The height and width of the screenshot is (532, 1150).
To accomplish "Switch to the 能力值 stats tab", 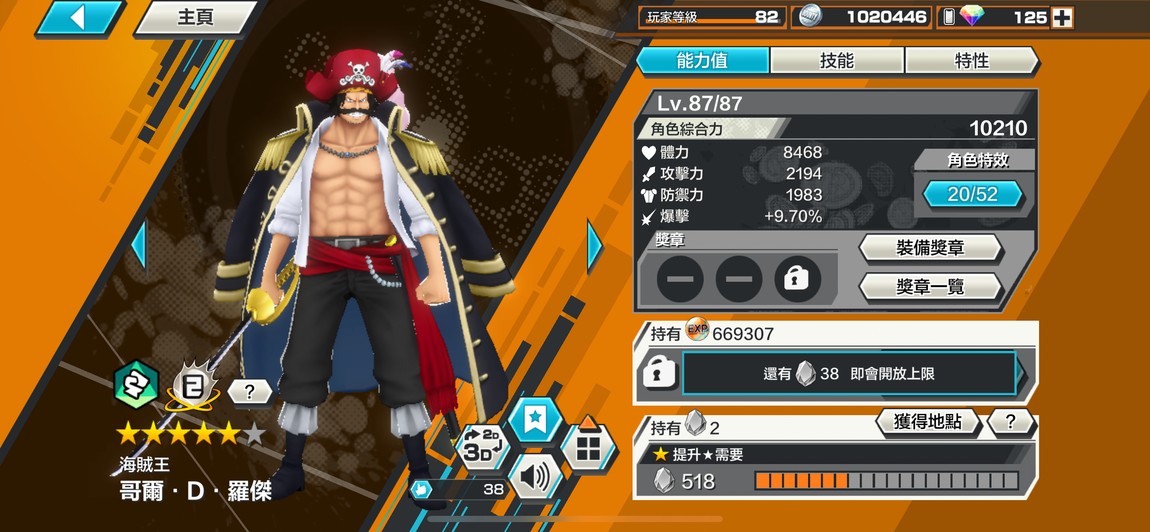I will (x=702, y=60).
